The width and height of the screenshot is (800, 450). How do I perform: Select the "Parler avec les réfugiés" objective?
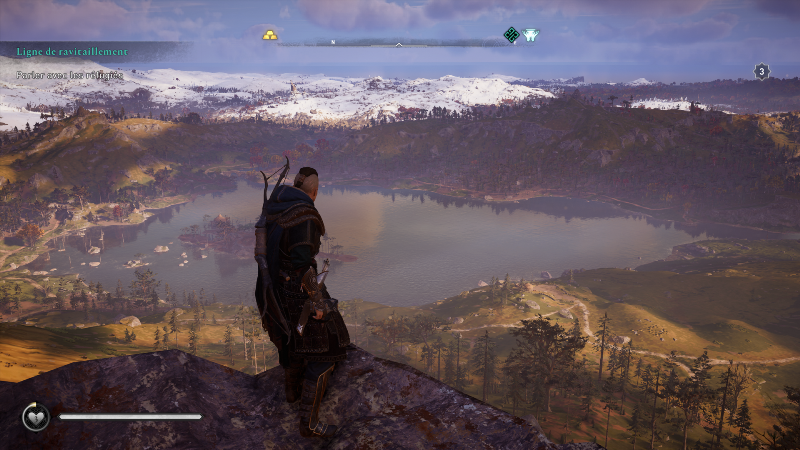tap(70, 74)
